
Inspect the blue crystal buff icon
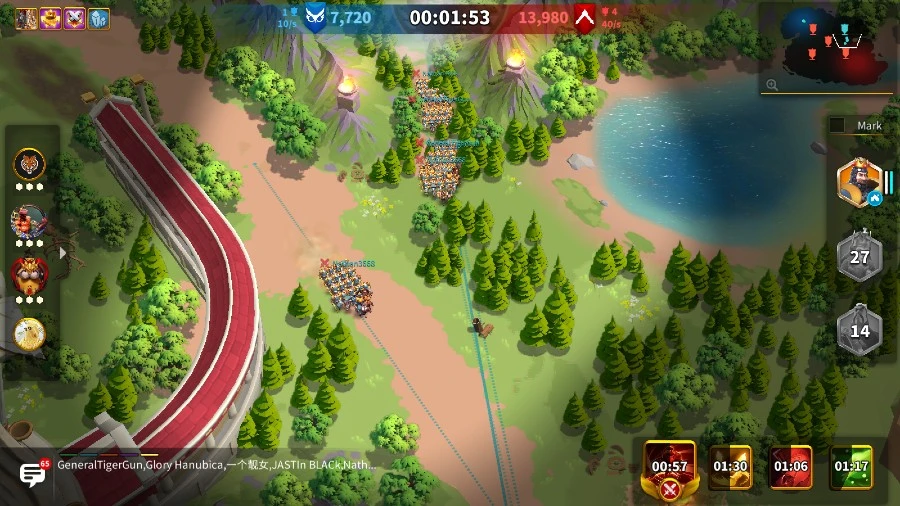[100, 18]
